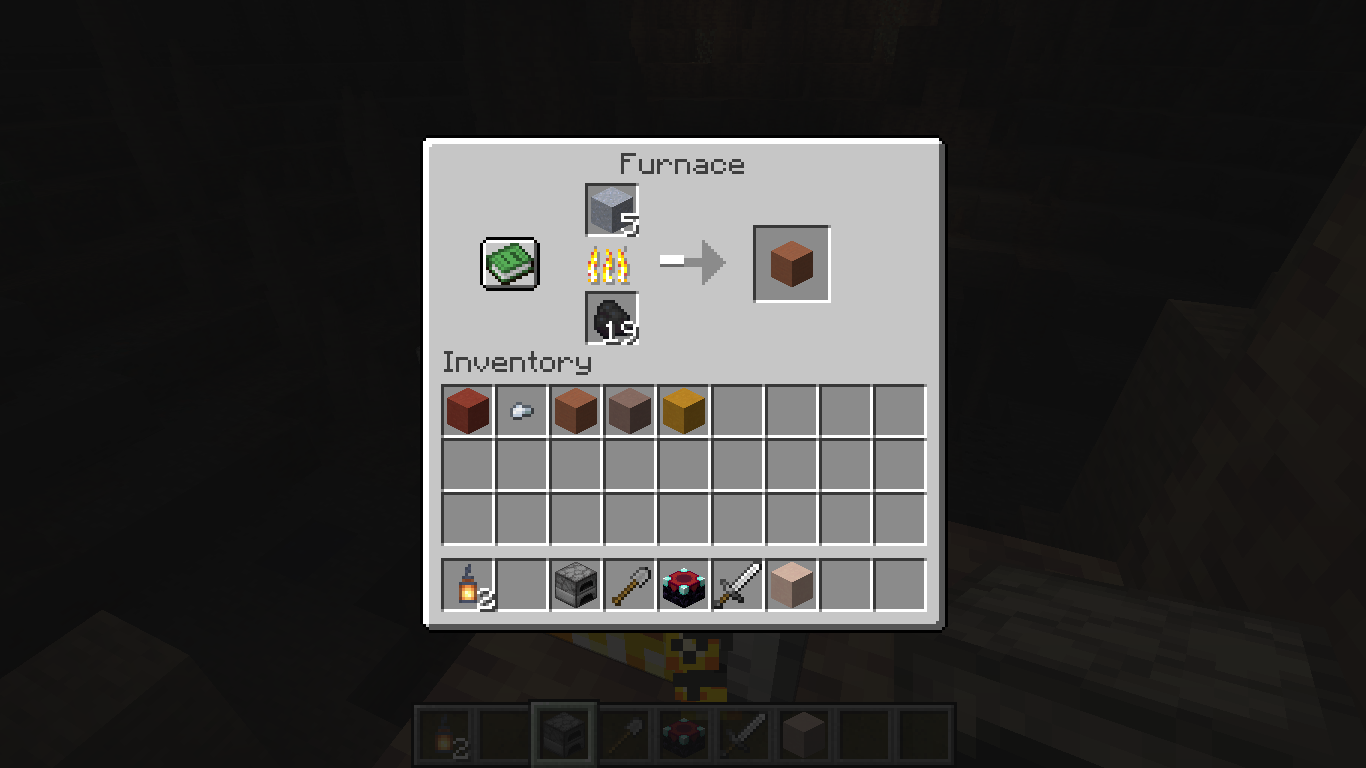Image resolution: width=1366 pixels, height=768 pixels.
Task: Select the enchanting table item
Action: pos(684,585)
